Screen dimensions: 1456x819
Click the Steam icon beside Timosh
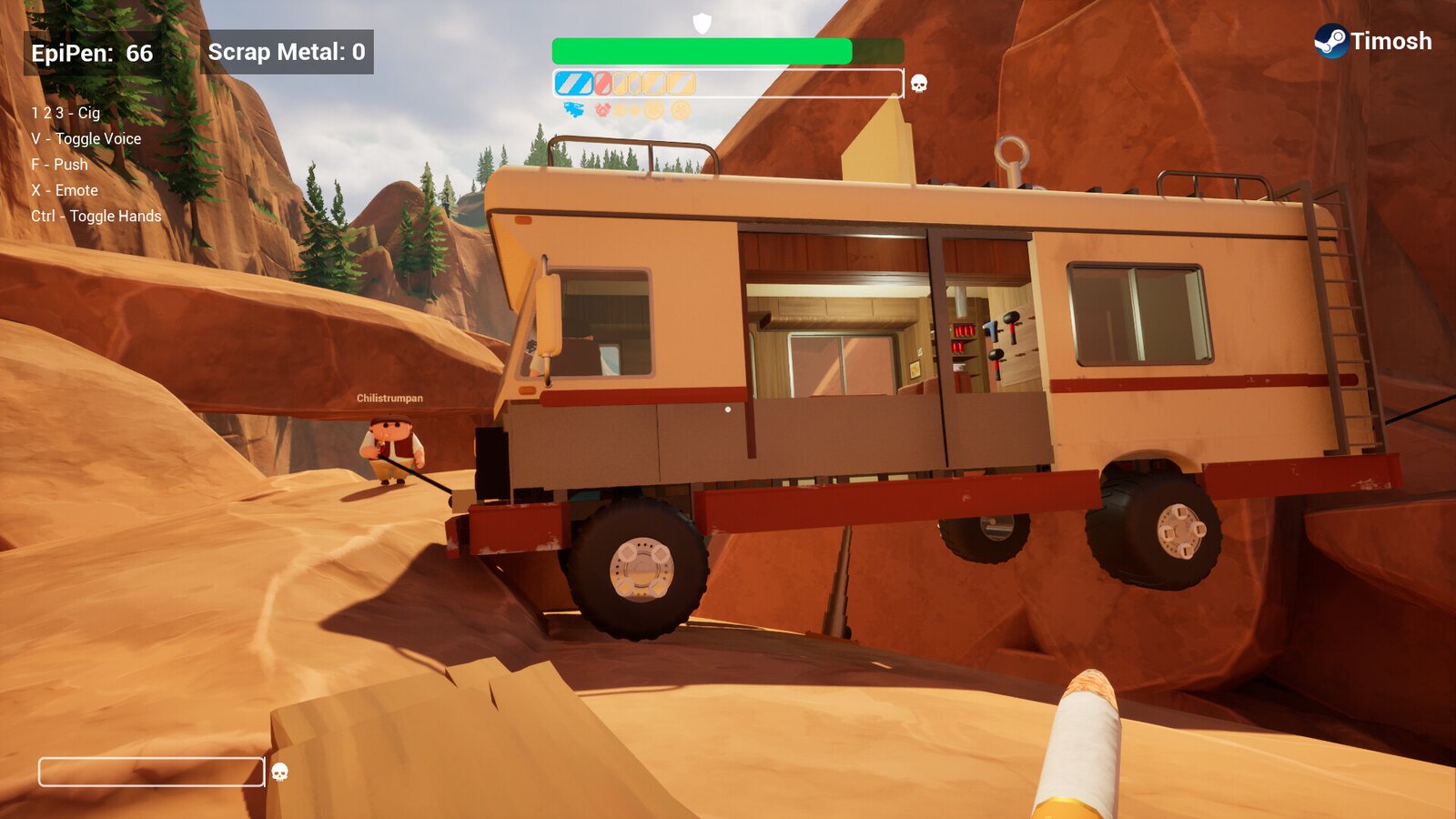point(1334,40)
